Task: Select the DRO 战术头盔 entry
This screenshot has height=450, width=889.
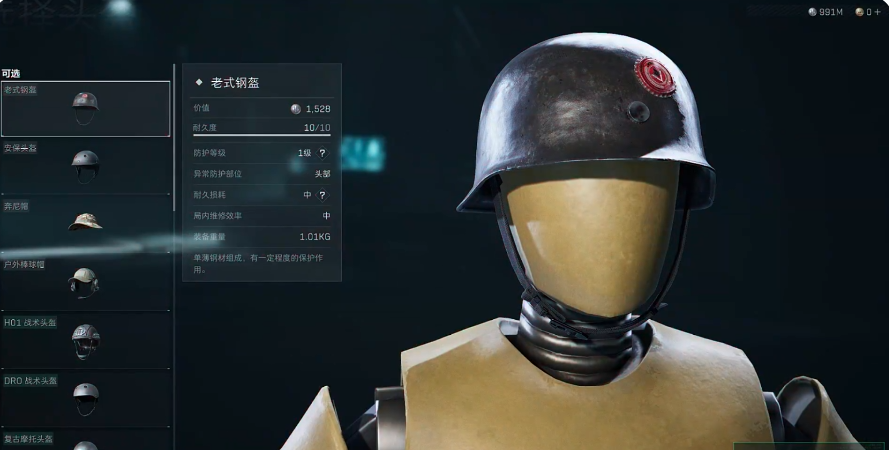Action: (x=85, y=397)
